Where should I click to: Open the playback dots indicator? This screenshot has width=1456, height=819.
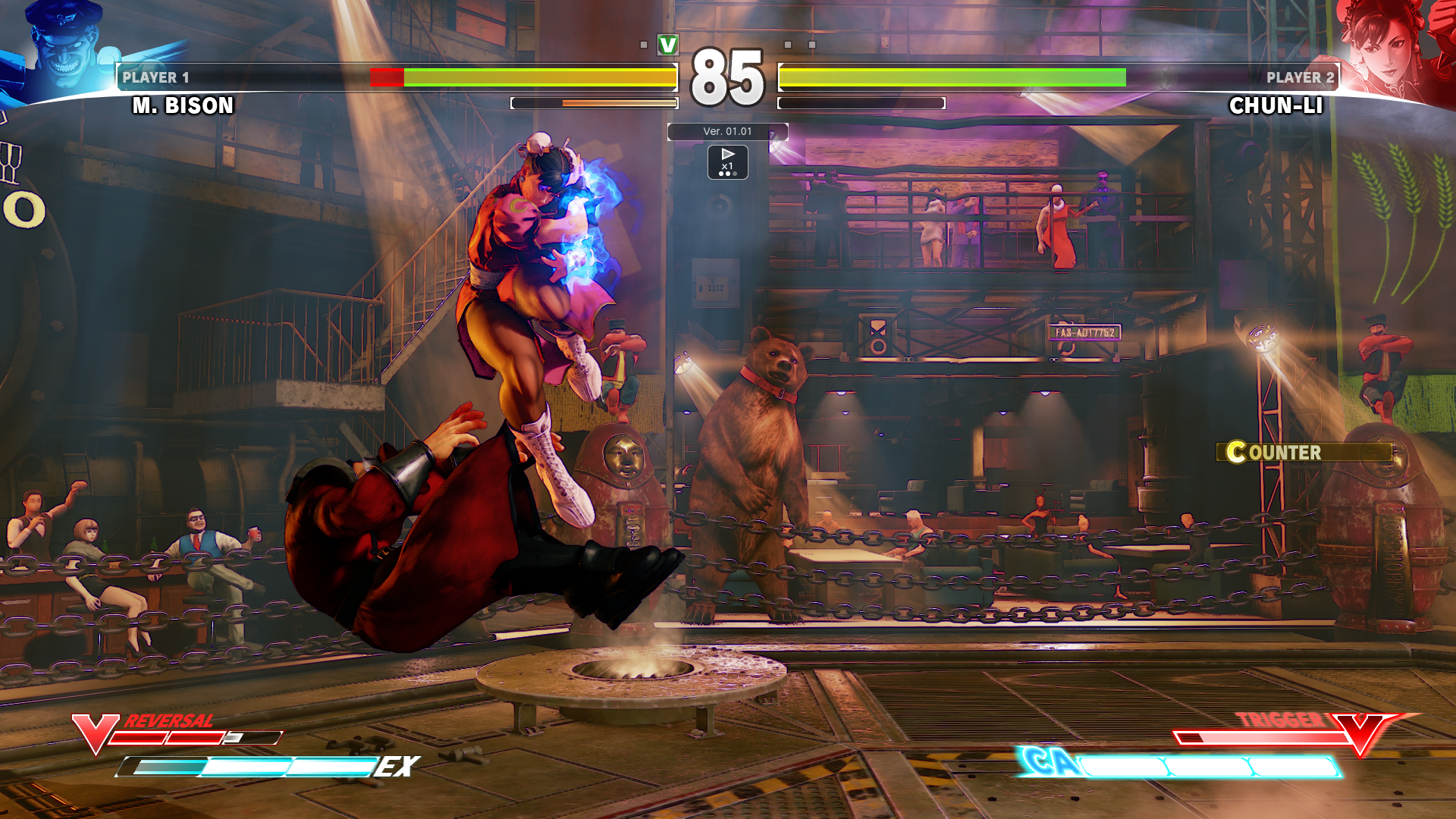(x=729, y=172)
